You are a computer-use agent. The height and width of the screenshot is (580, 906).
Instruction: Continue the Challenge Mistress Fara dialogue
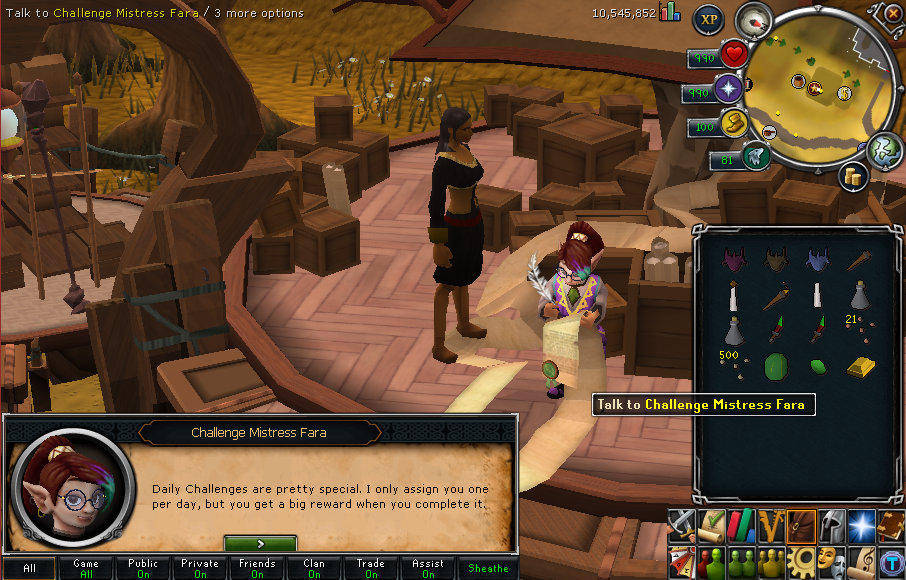(x=260, y=544)
